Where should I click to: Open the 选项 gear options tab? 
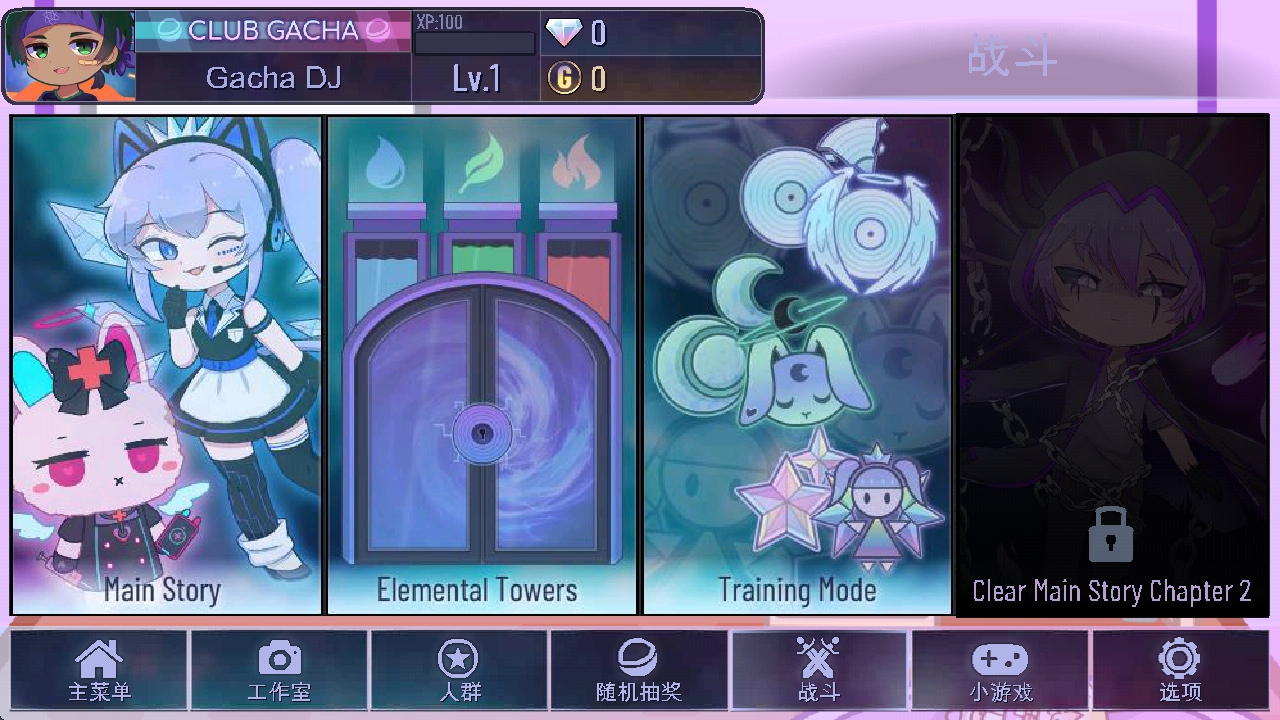(1180, 670)
